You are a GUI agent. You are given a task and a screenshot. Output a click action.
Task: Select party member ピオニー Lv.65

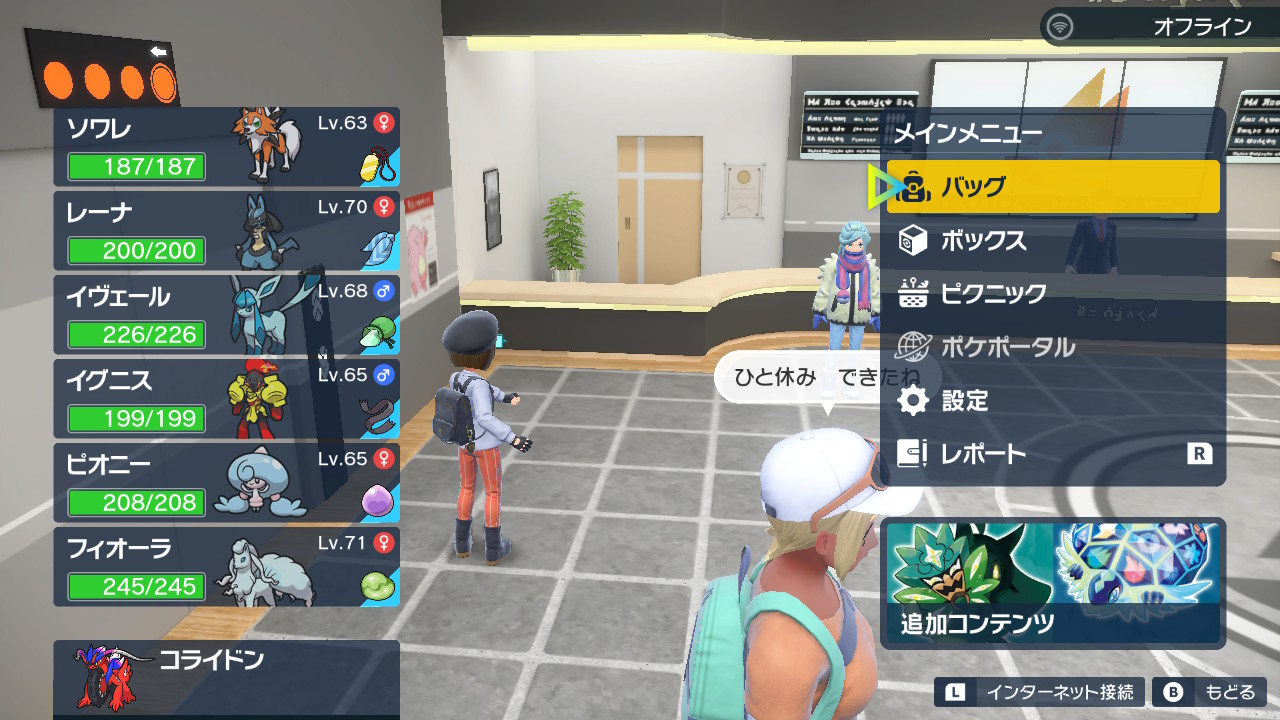pyautogui.click(x=226, y=482)
